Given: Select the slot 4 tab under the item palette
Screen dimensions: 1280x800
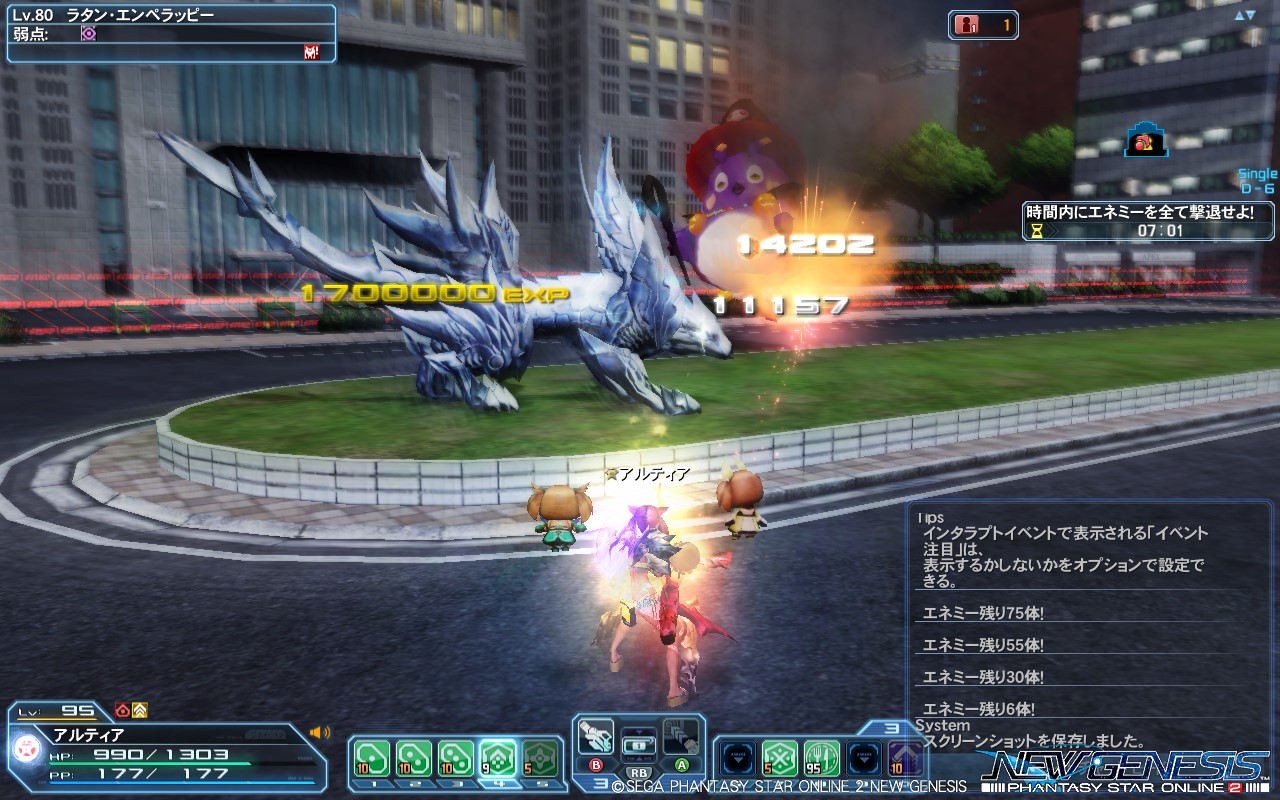Looking at the screenshot, I should [499, 783].
